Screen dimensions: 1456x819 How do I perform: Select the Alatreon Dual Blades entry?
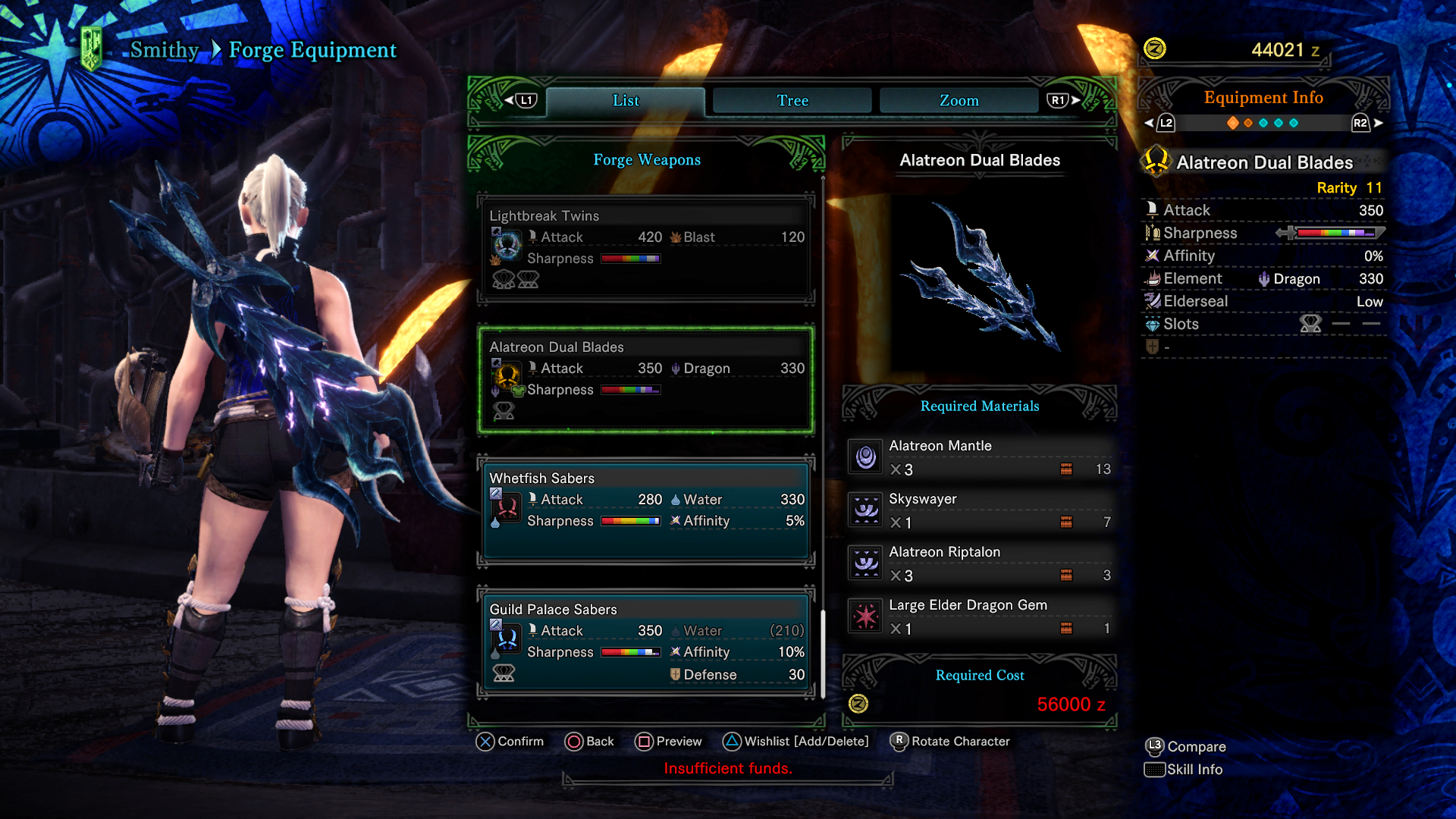(646, 379)
